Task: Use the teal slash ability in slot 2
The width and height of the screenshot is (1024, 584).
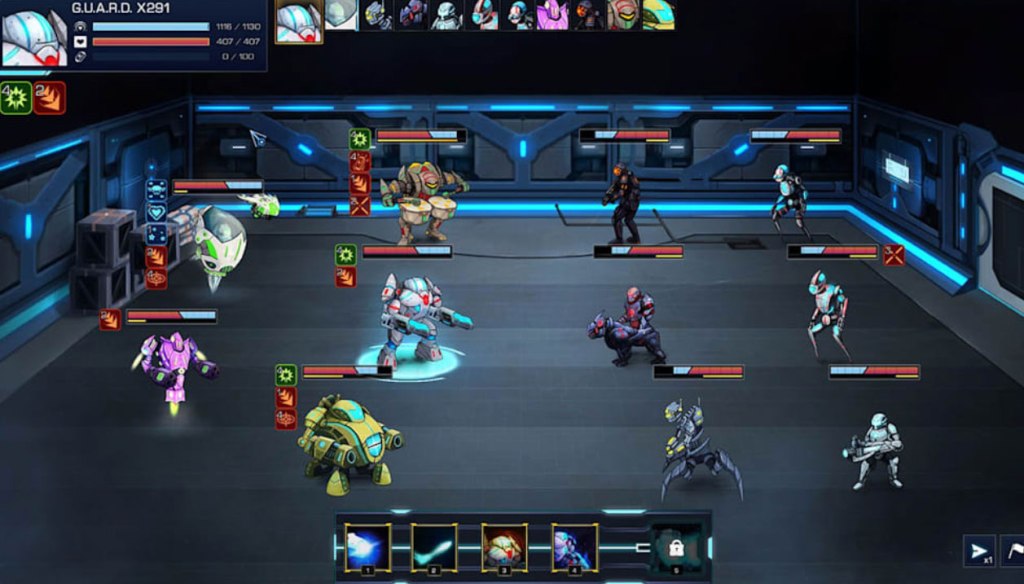Action: (x=434, y=546)
